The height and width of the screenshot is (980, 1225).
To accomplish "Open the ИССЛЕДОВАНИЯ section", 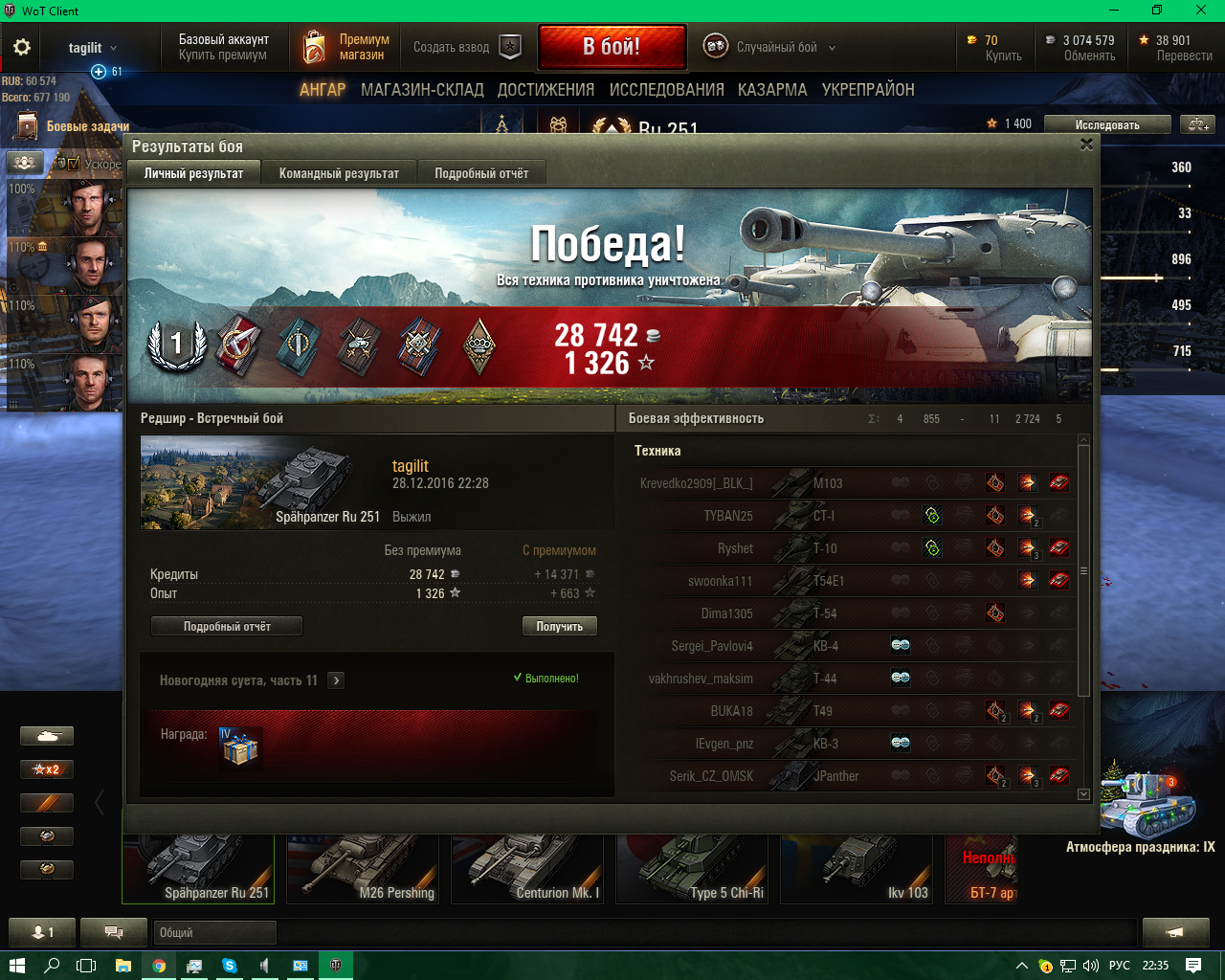I will pos(666,90).
